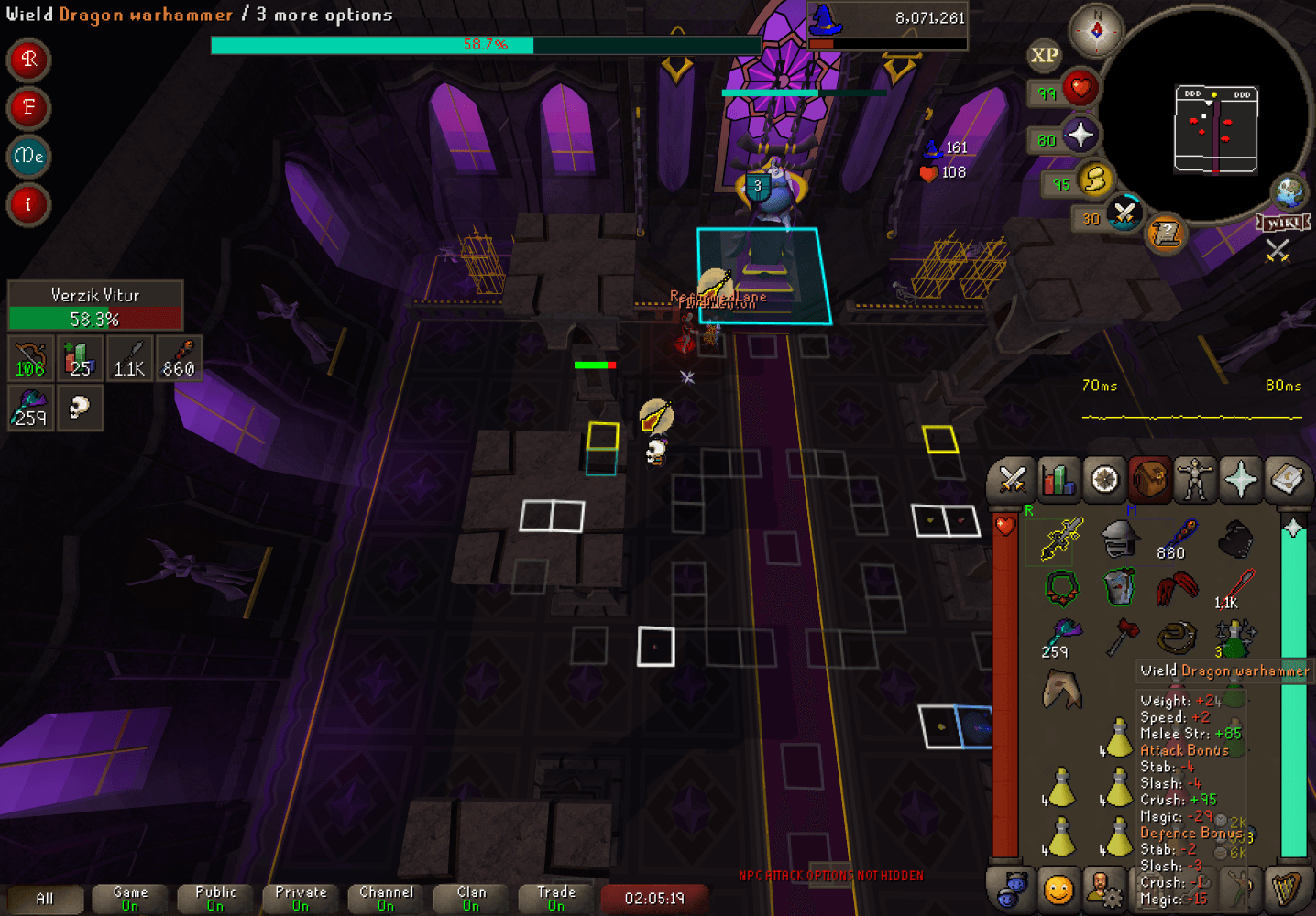Click Verzik Vitur's health percentage bar
1316x916 pixels.
pos(94,319)
